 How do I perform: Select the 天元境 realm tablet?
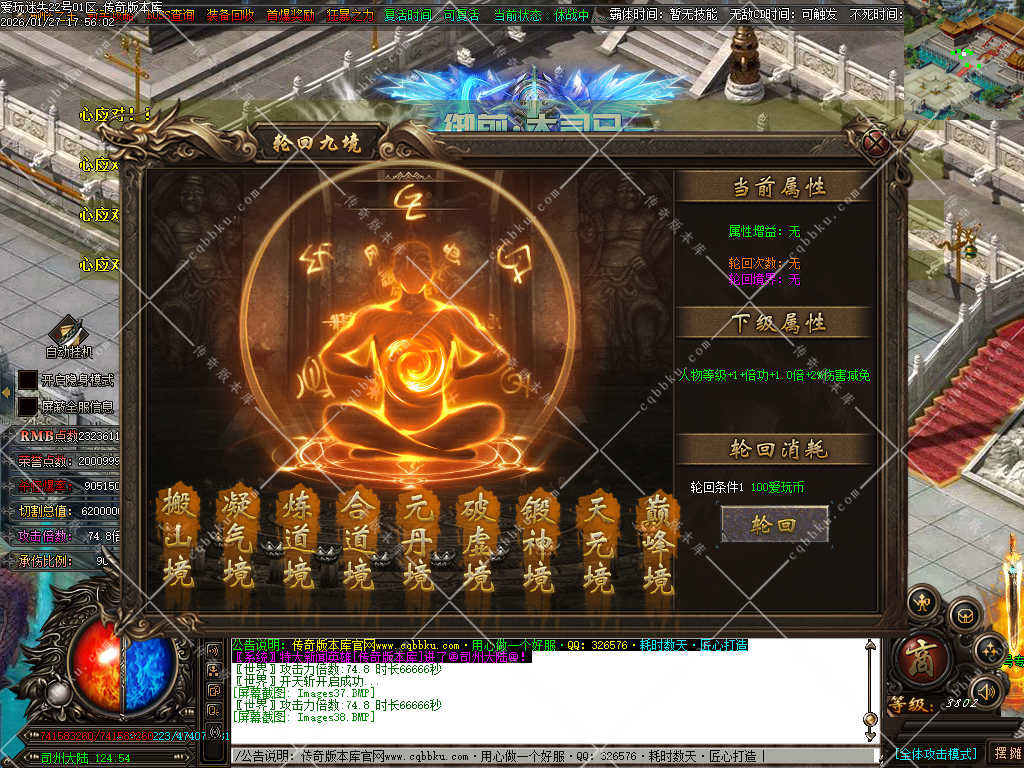597,540
